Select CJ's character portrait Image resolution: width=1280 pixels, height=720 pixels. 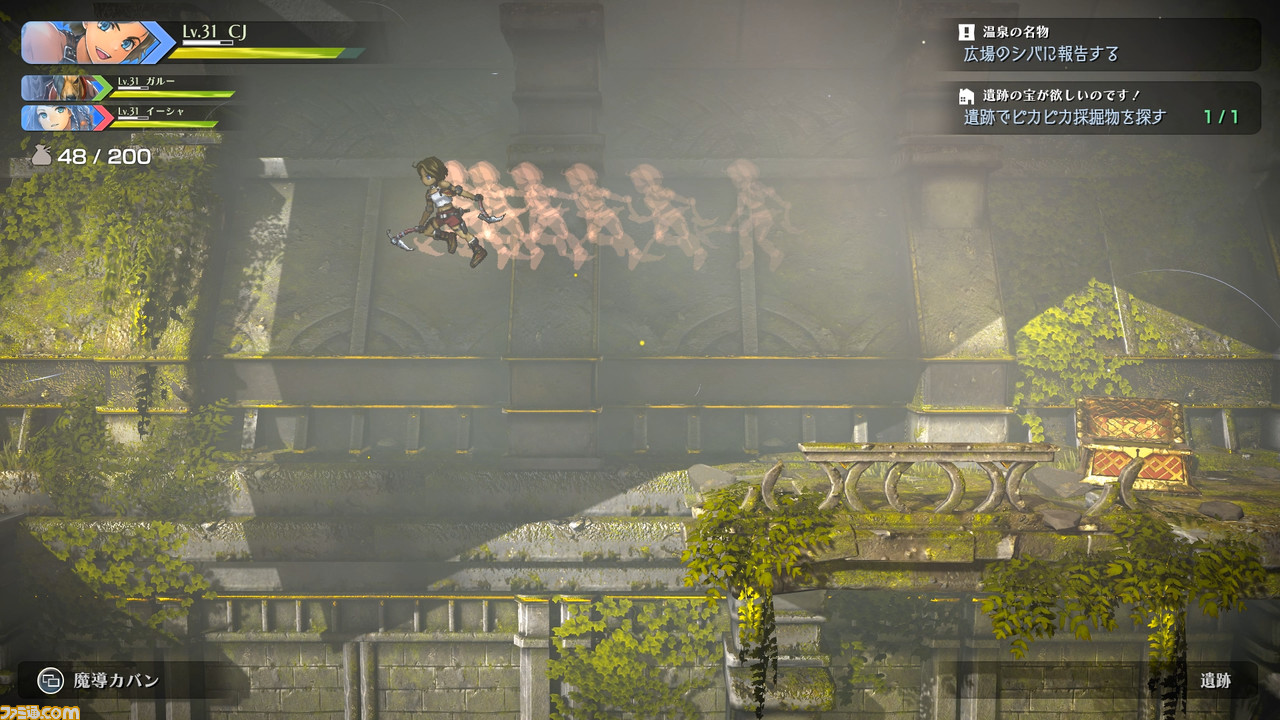[x=85, y=43]
